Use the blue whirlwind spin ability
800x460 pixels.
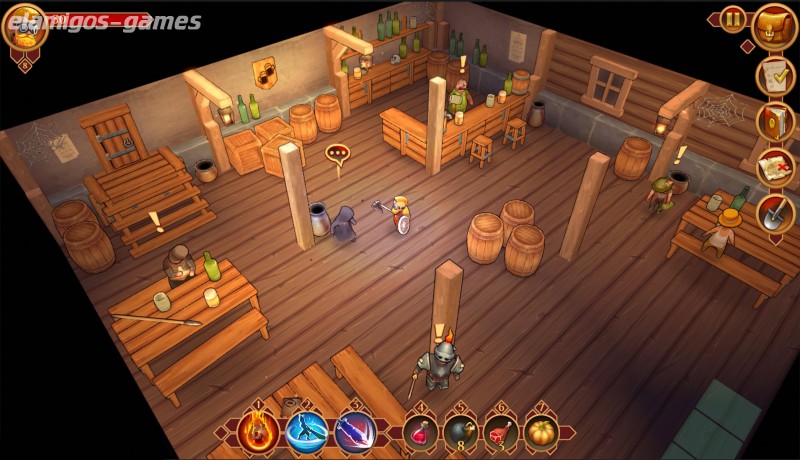tap(307, 432)
